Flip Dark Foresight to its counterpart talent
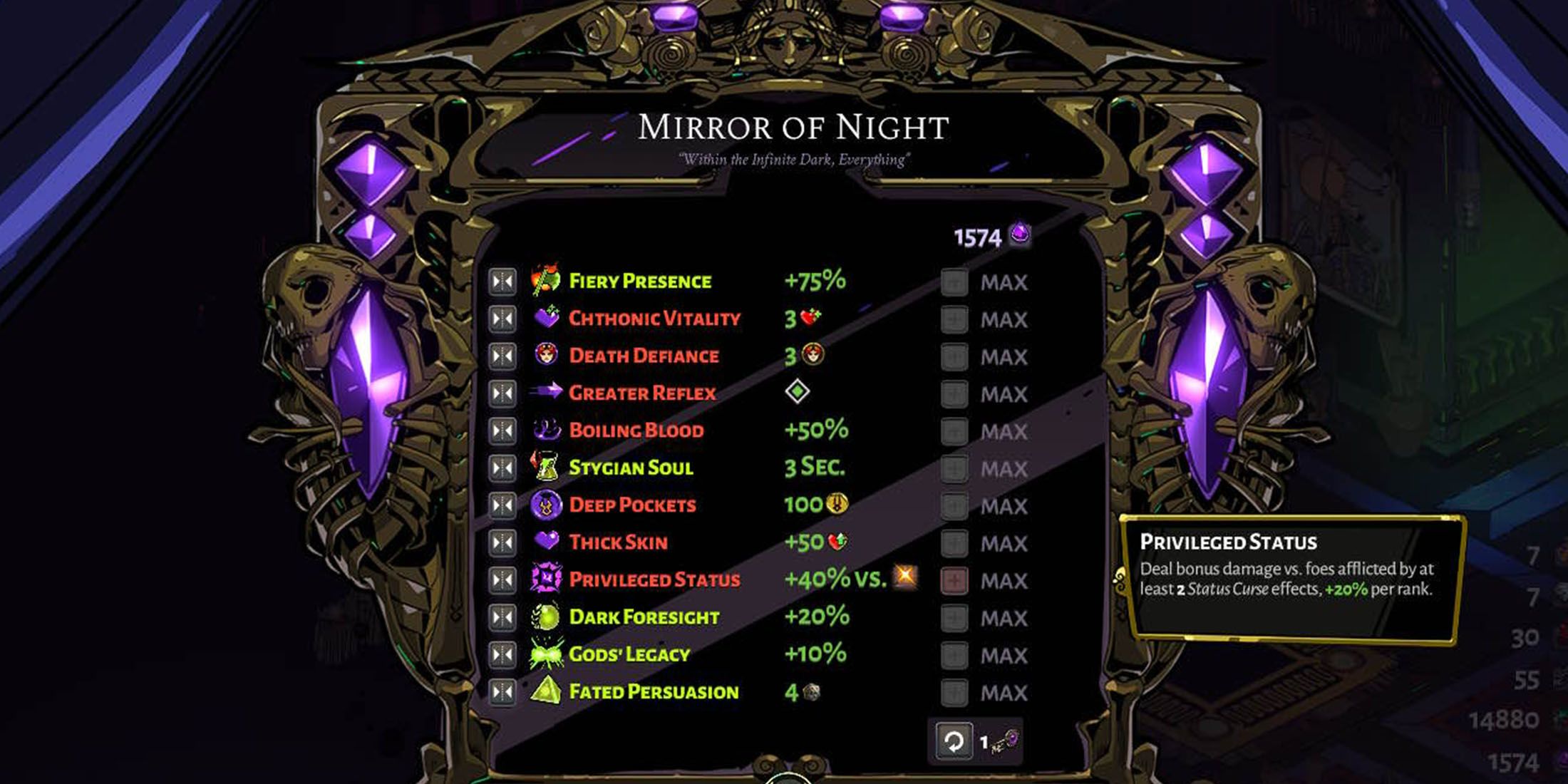 pyautogui.click(x=502, y=617)
